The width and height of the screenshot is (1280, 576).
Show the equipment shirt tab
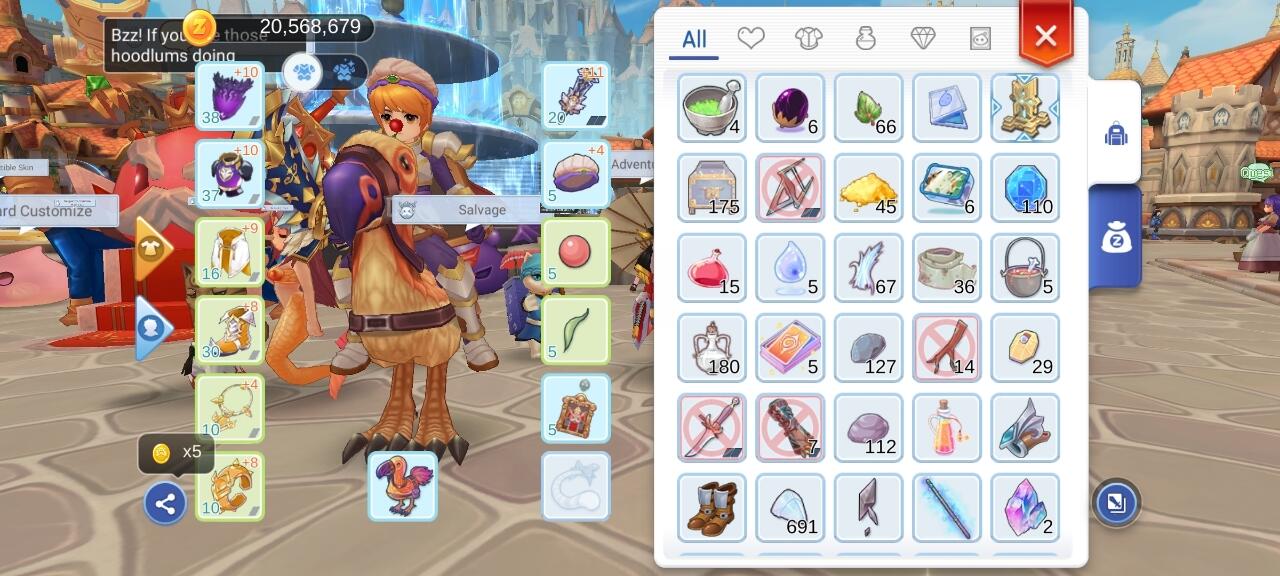tap(808, 38)
